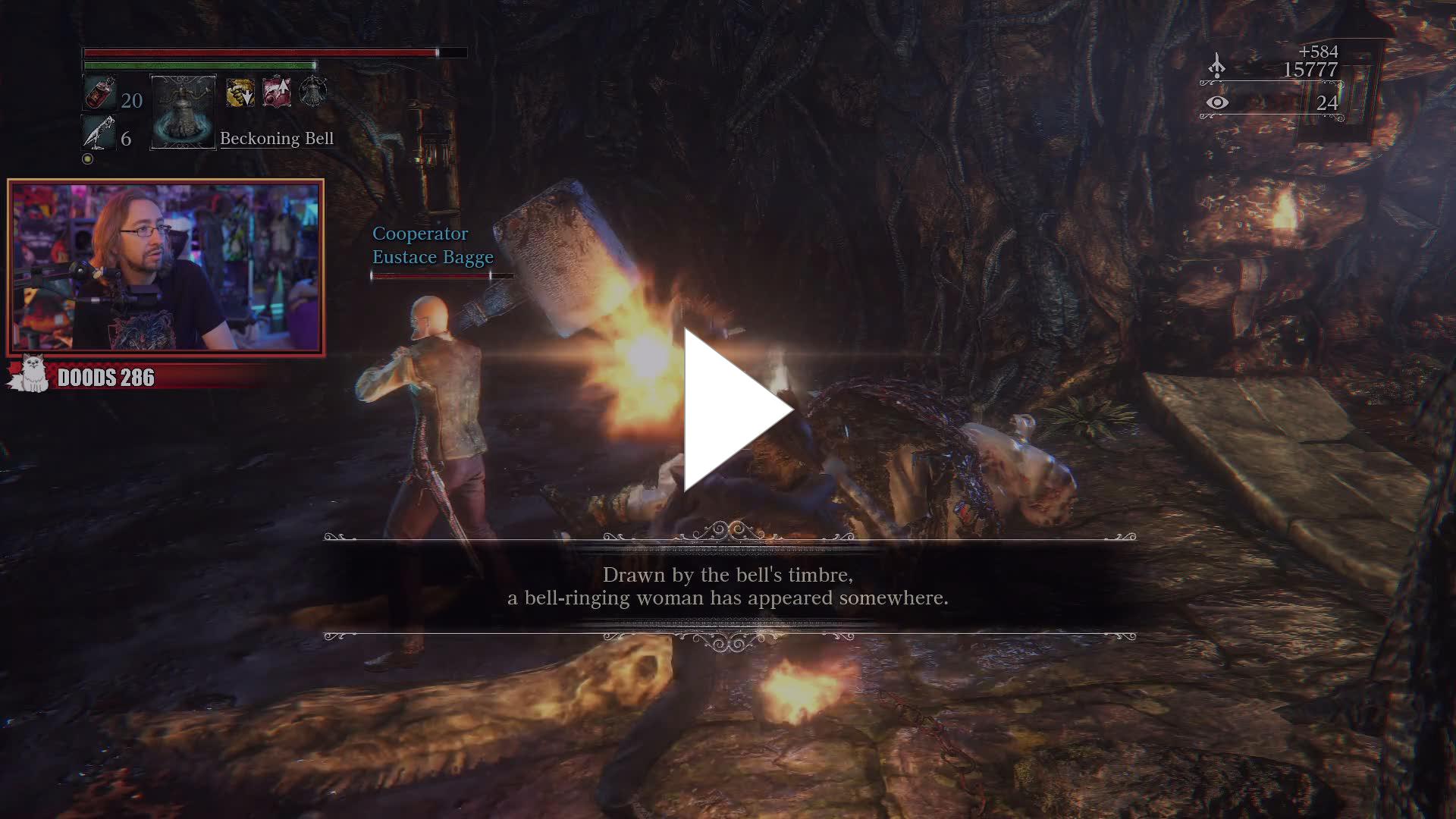
Task: Select the golden fist down-arrow status icon
Action: (240, 93)
